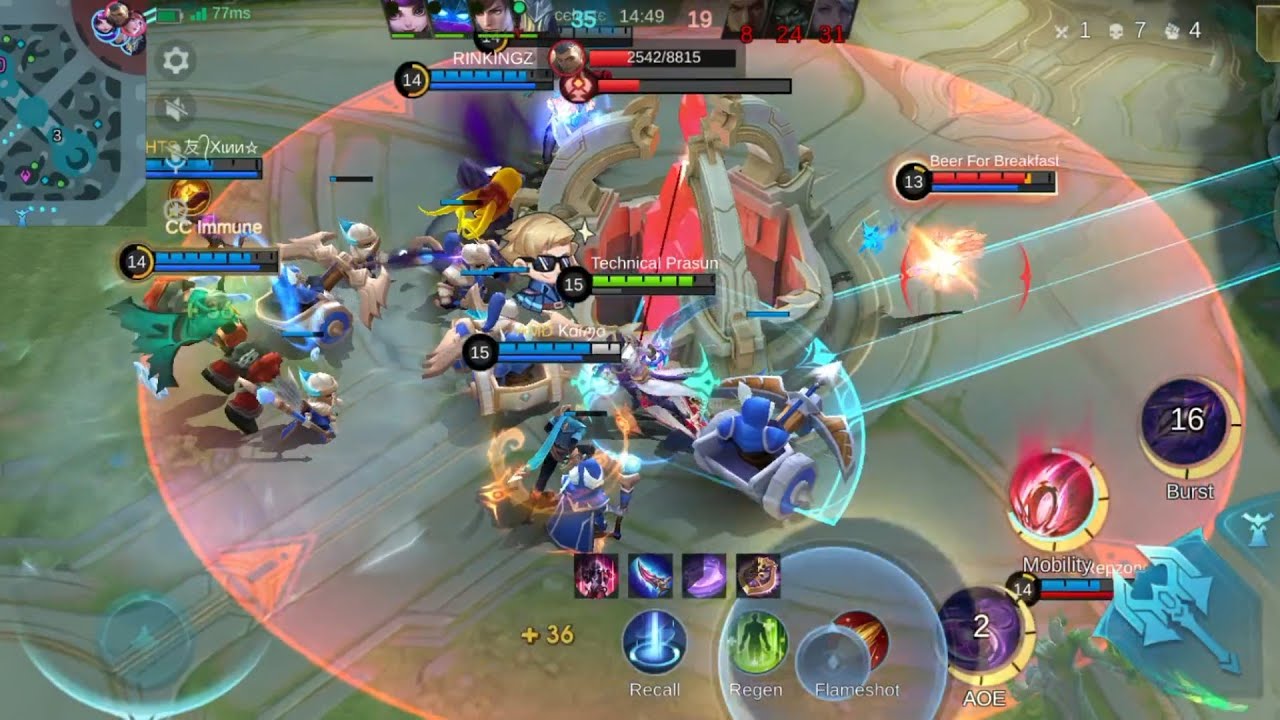Use the green Regen button
The height and width of the screenshot is (720, 1280).
(755, 643)
